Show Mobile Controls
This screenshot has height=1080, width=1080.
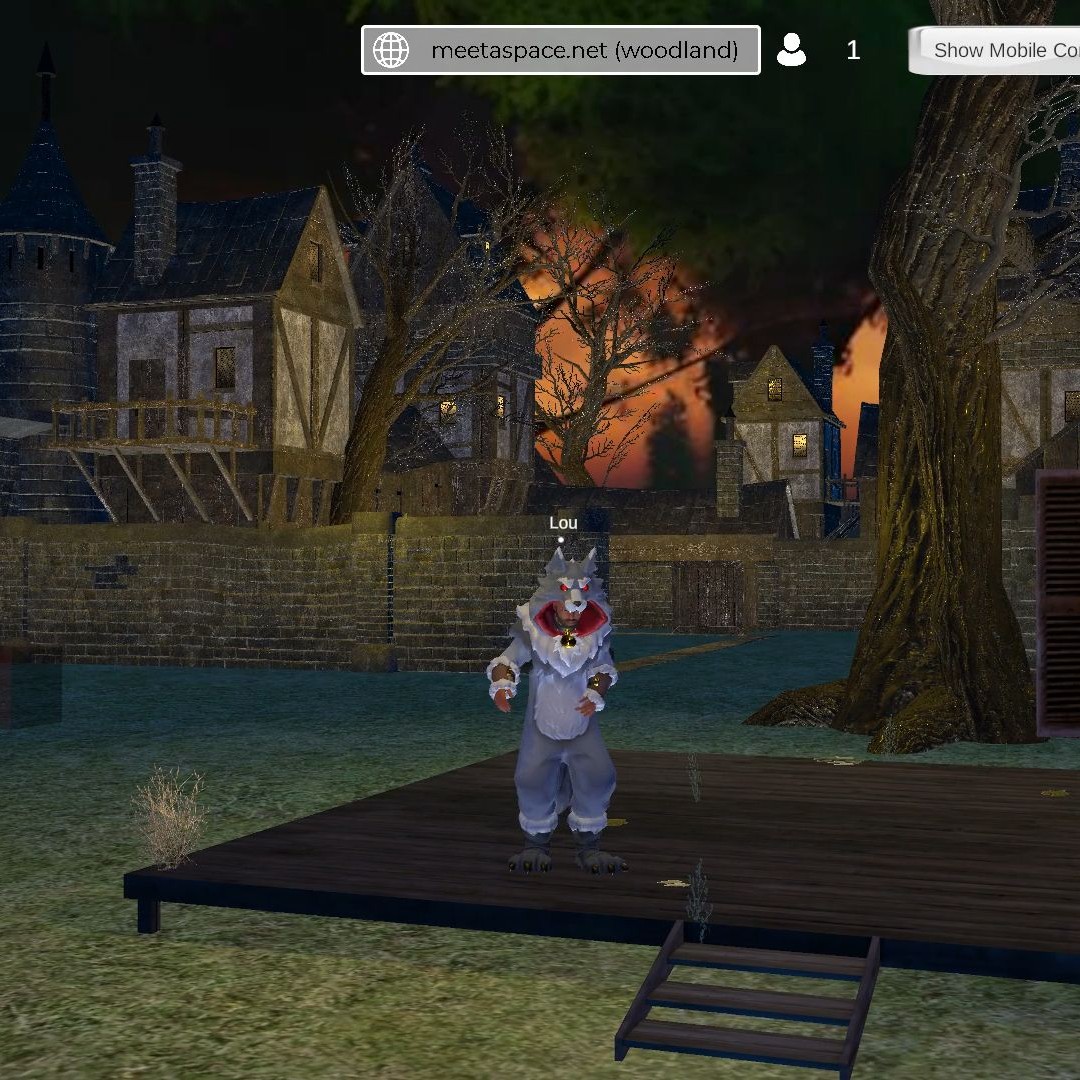(1002, 50)
